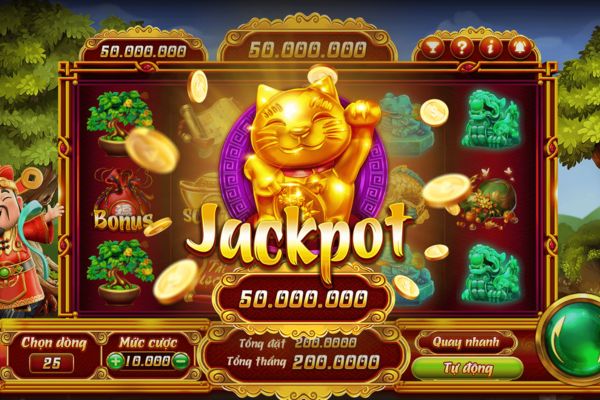Open the question mark help button
The image size is (600, 400).
point(461,46)
